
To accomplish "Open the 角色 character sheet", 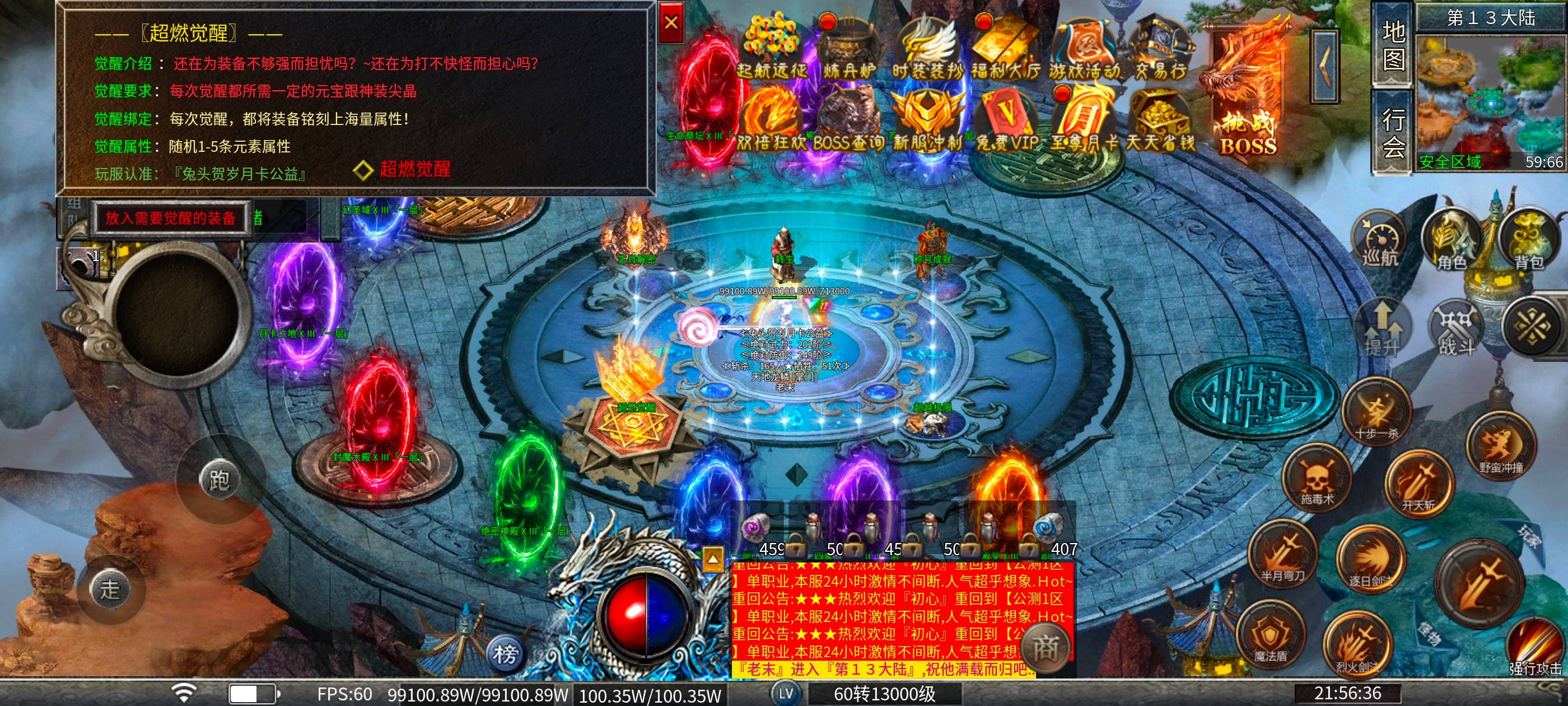I will [x=1452, y=240].
